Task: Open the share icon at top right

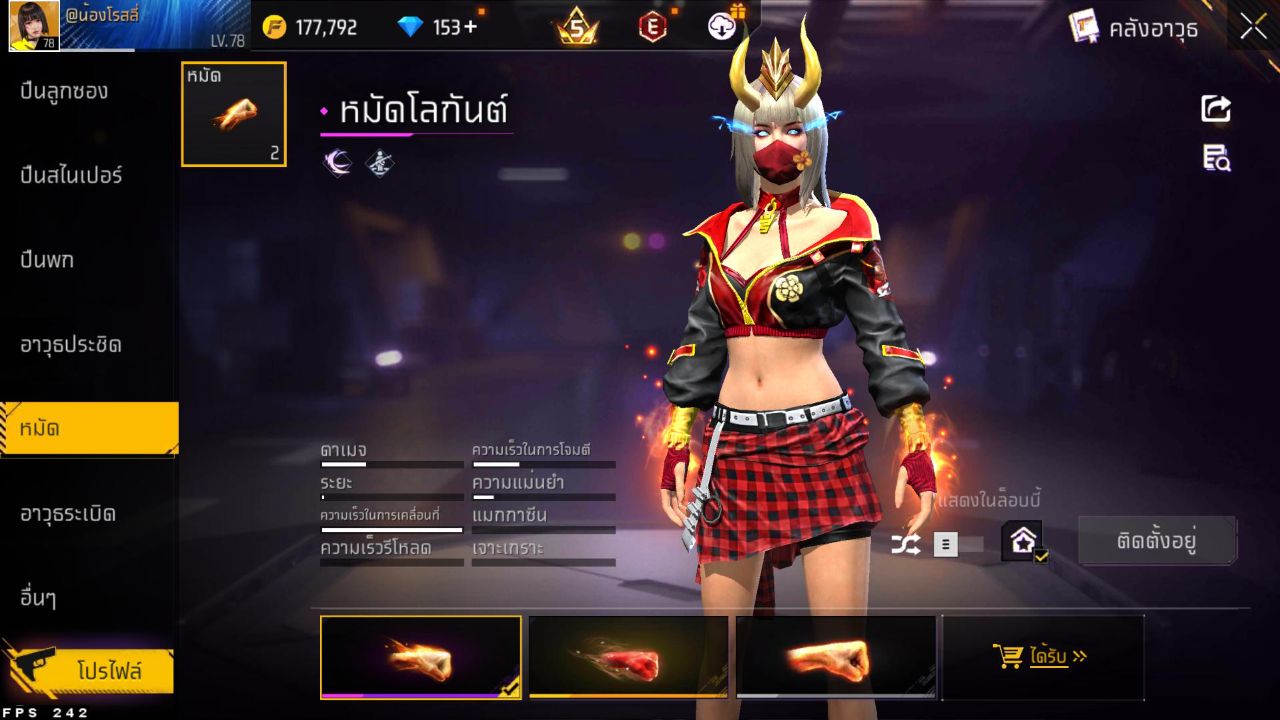Action: (1215, 110)
